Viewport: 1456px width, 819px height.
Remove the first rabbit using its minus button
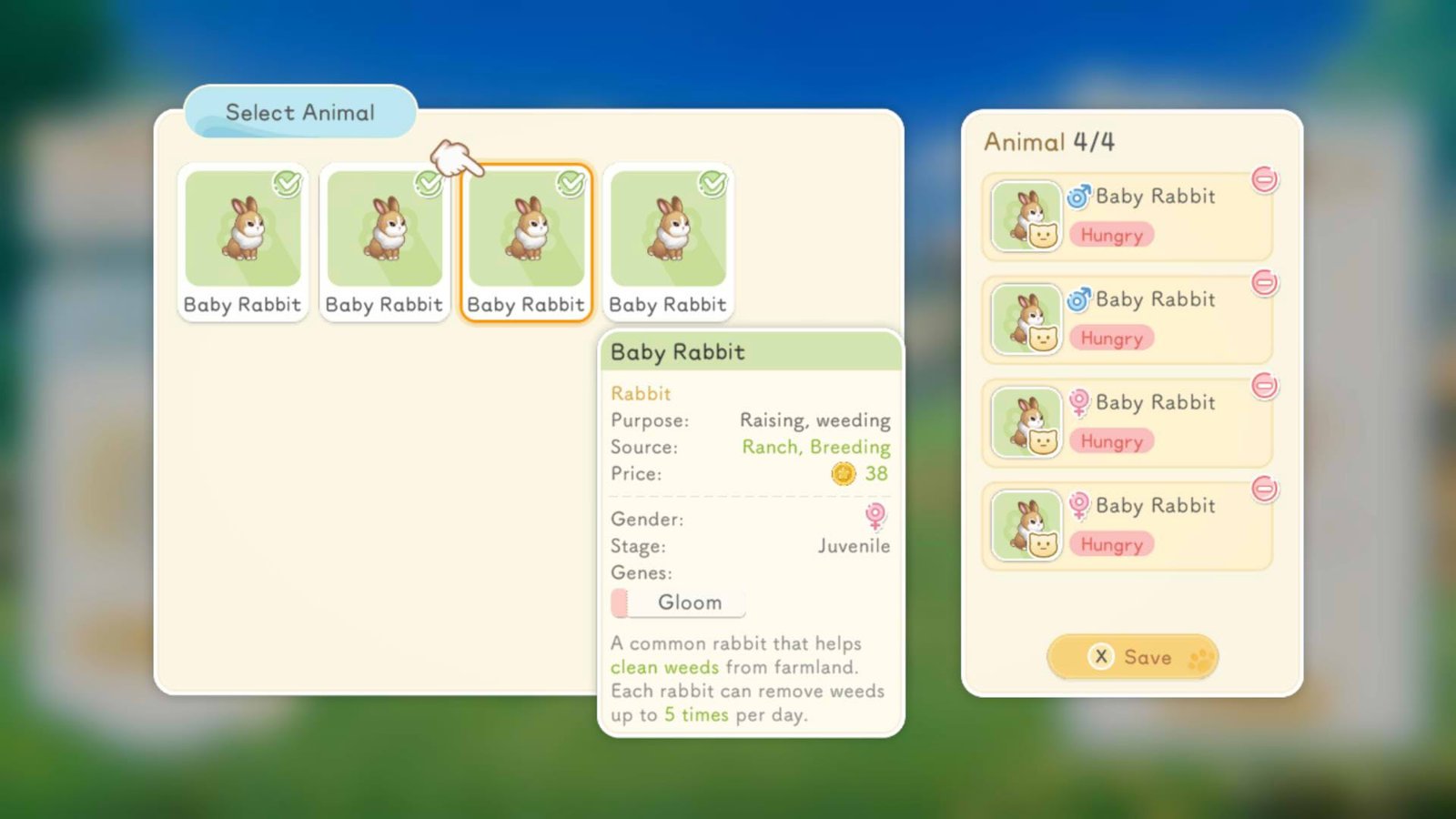1266,181
